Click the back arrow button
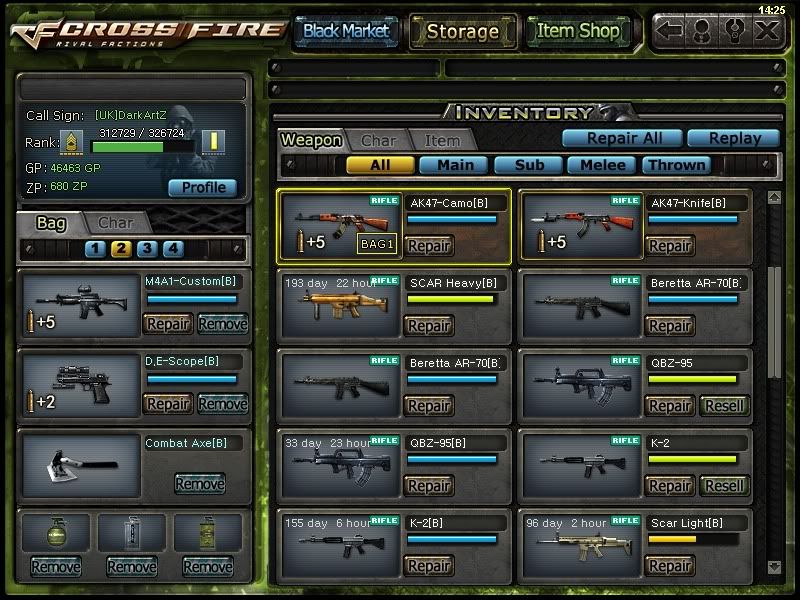Image resolution: width=800 pixels, height=600 pixels. pyautogui.click(x=671, y=30)
